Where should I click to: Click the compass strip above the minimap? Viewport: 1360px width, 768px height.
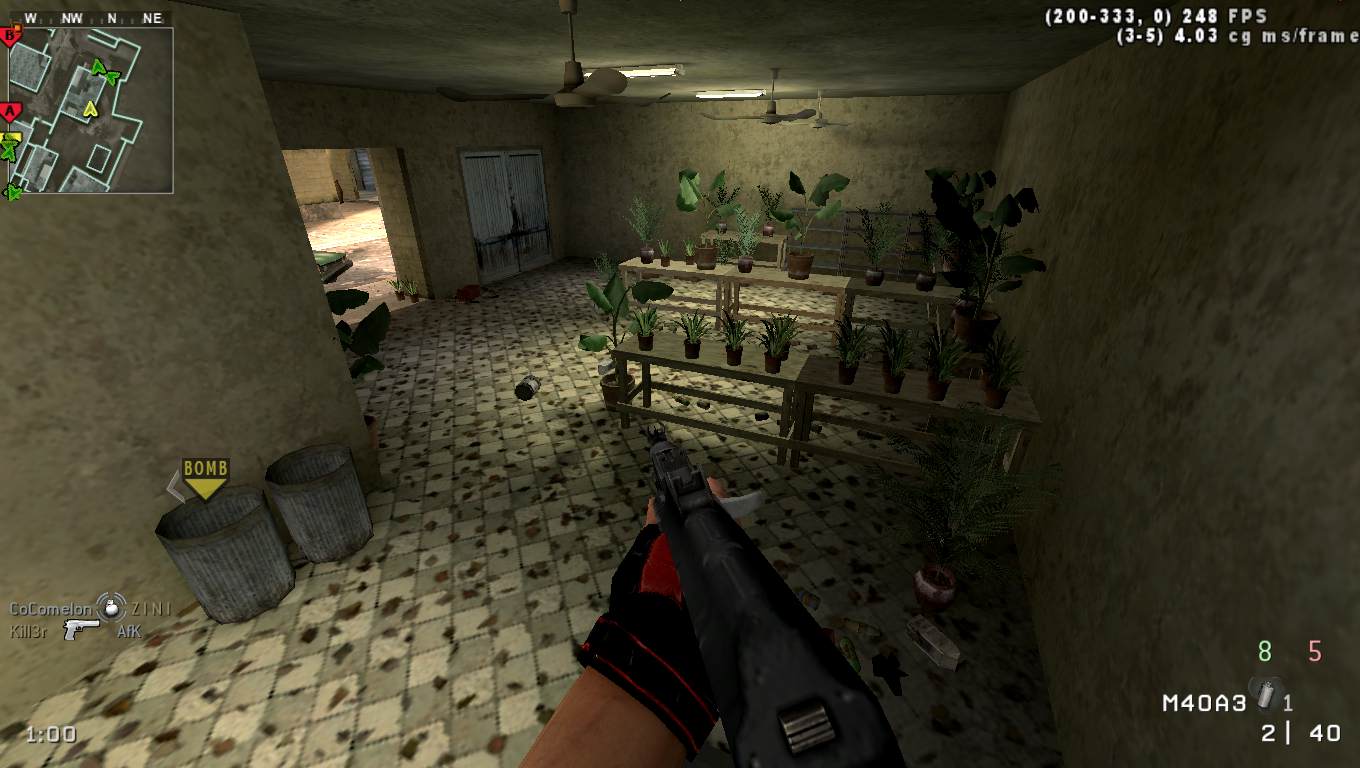point(91,18)
